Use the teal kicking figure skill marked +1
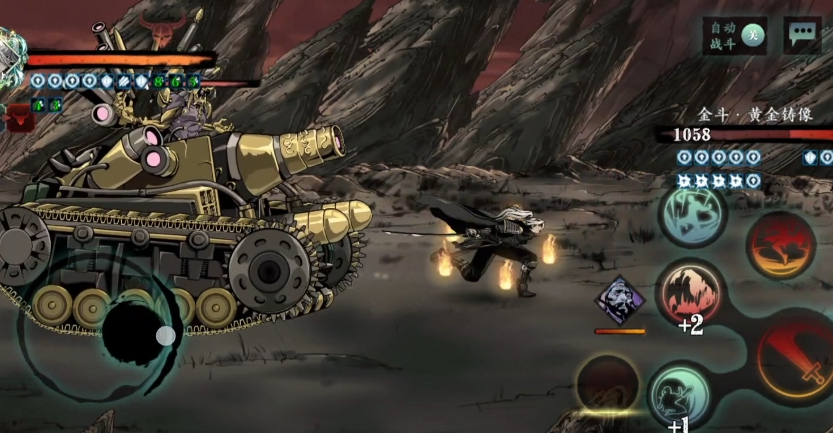833x433 pixels. pos(679,394)
